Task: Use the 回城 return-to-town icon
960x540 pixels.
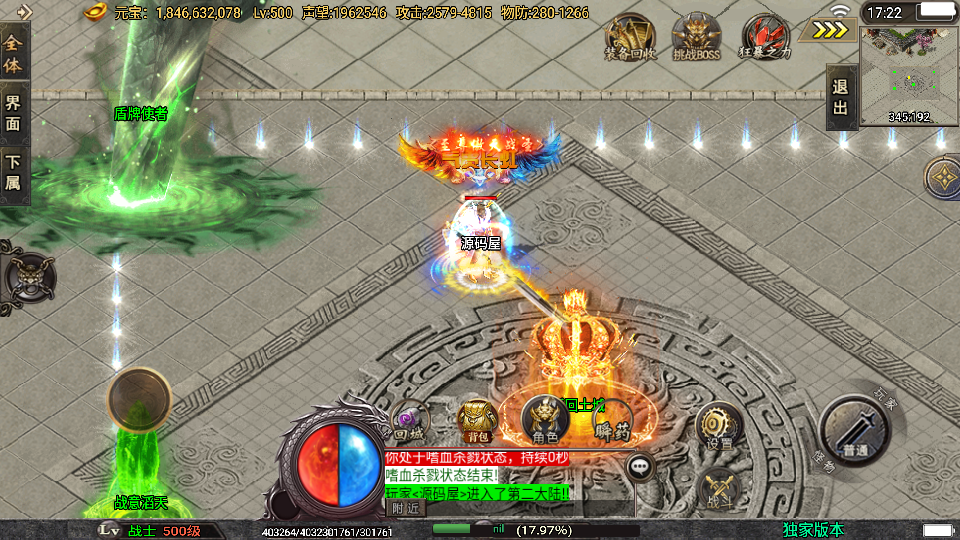Action: [409, 422]
